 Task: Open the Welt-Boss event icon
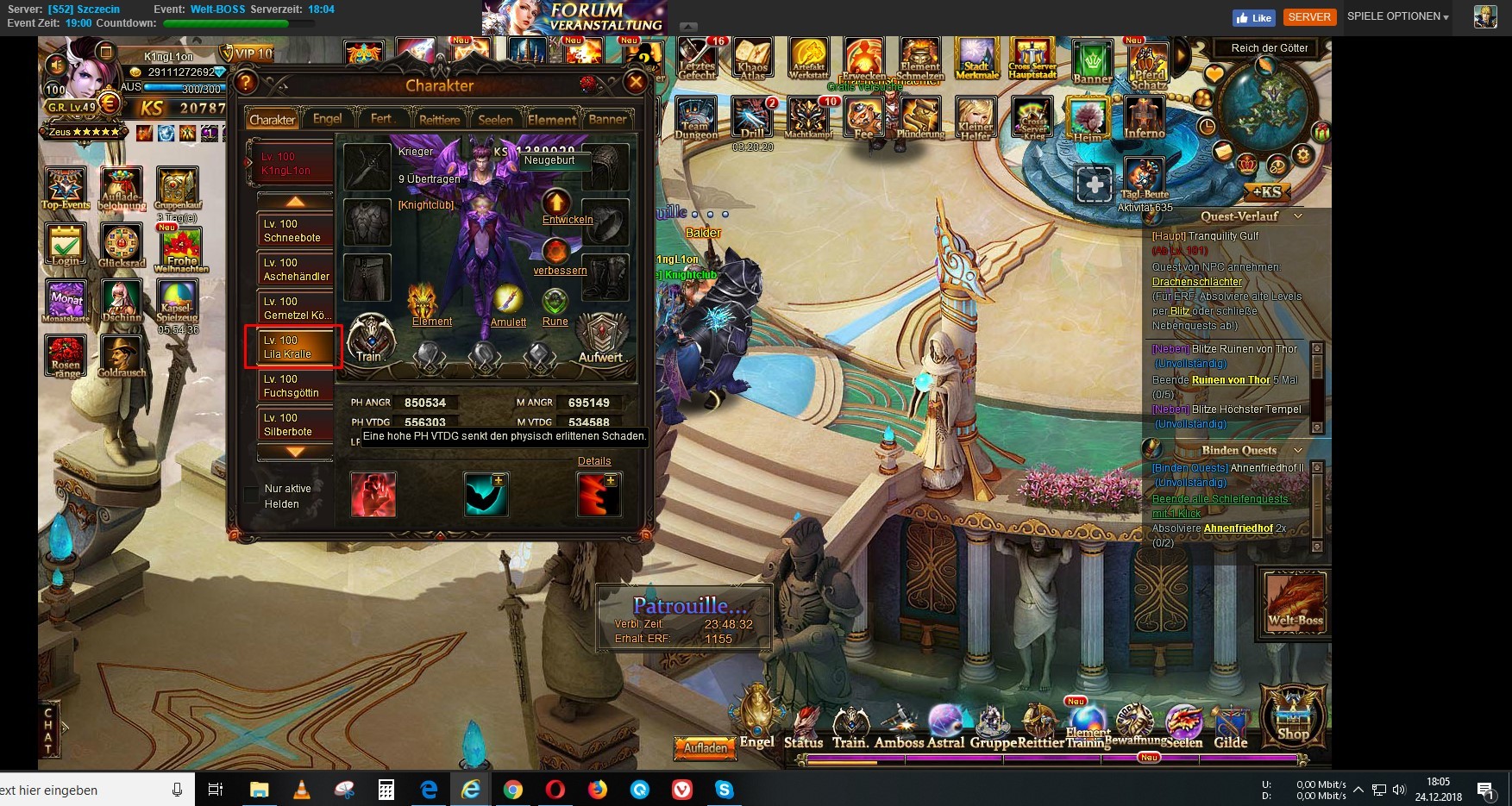[1295, 601]
